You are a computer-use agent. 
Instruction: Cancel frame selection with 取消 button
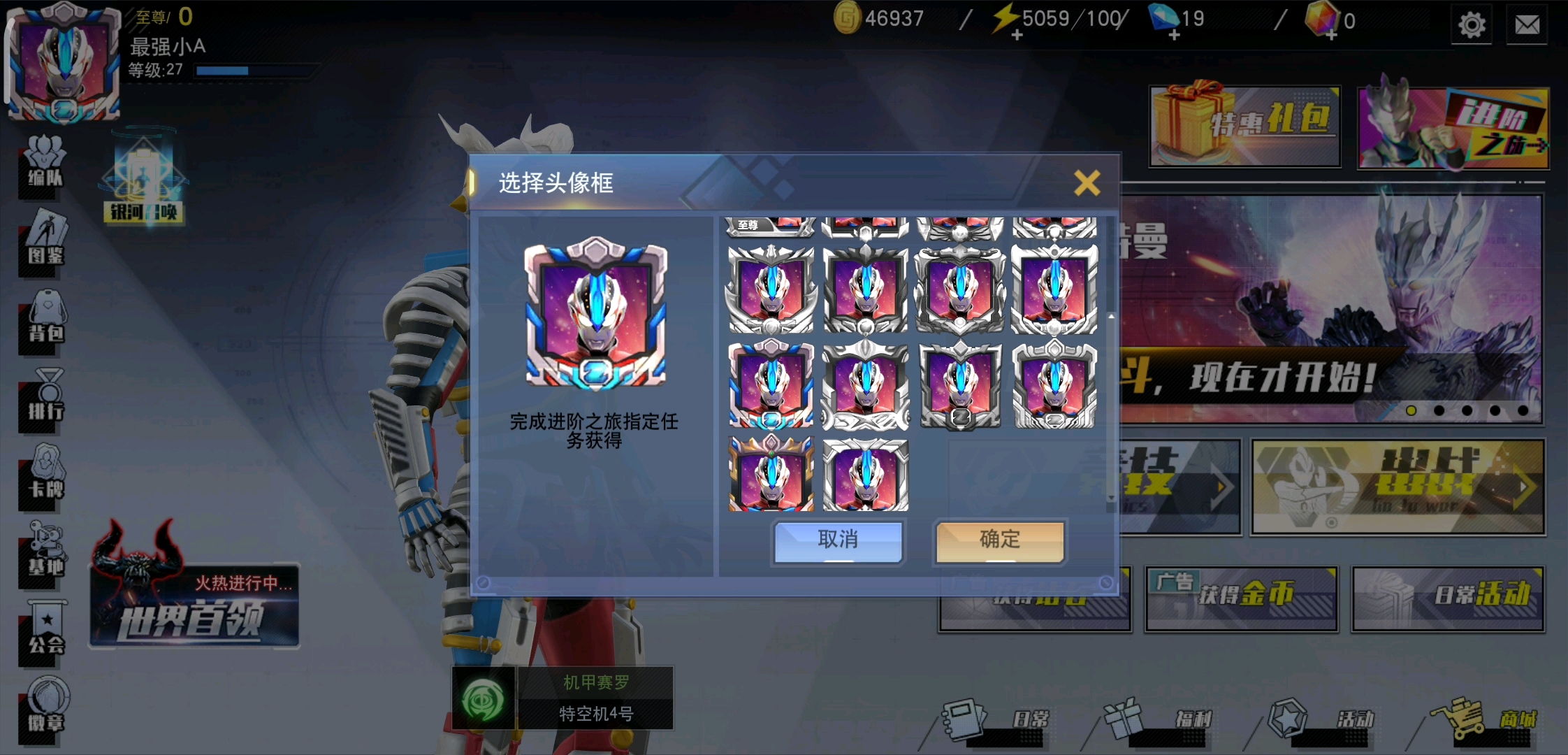coord(837,540)
